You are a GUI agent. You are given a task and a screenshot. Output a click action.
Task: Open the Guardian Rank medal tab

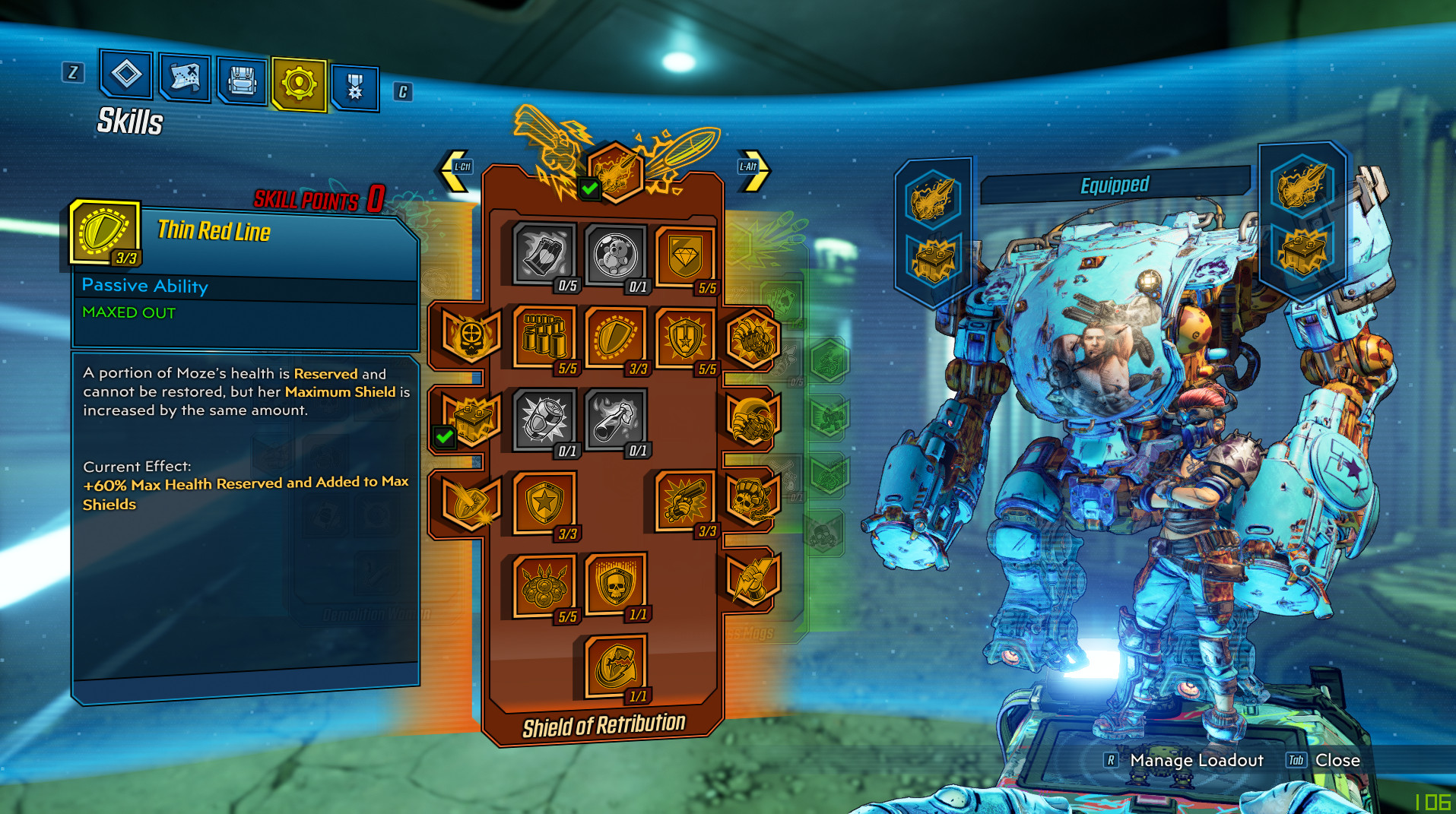click(x=355, y=87)
